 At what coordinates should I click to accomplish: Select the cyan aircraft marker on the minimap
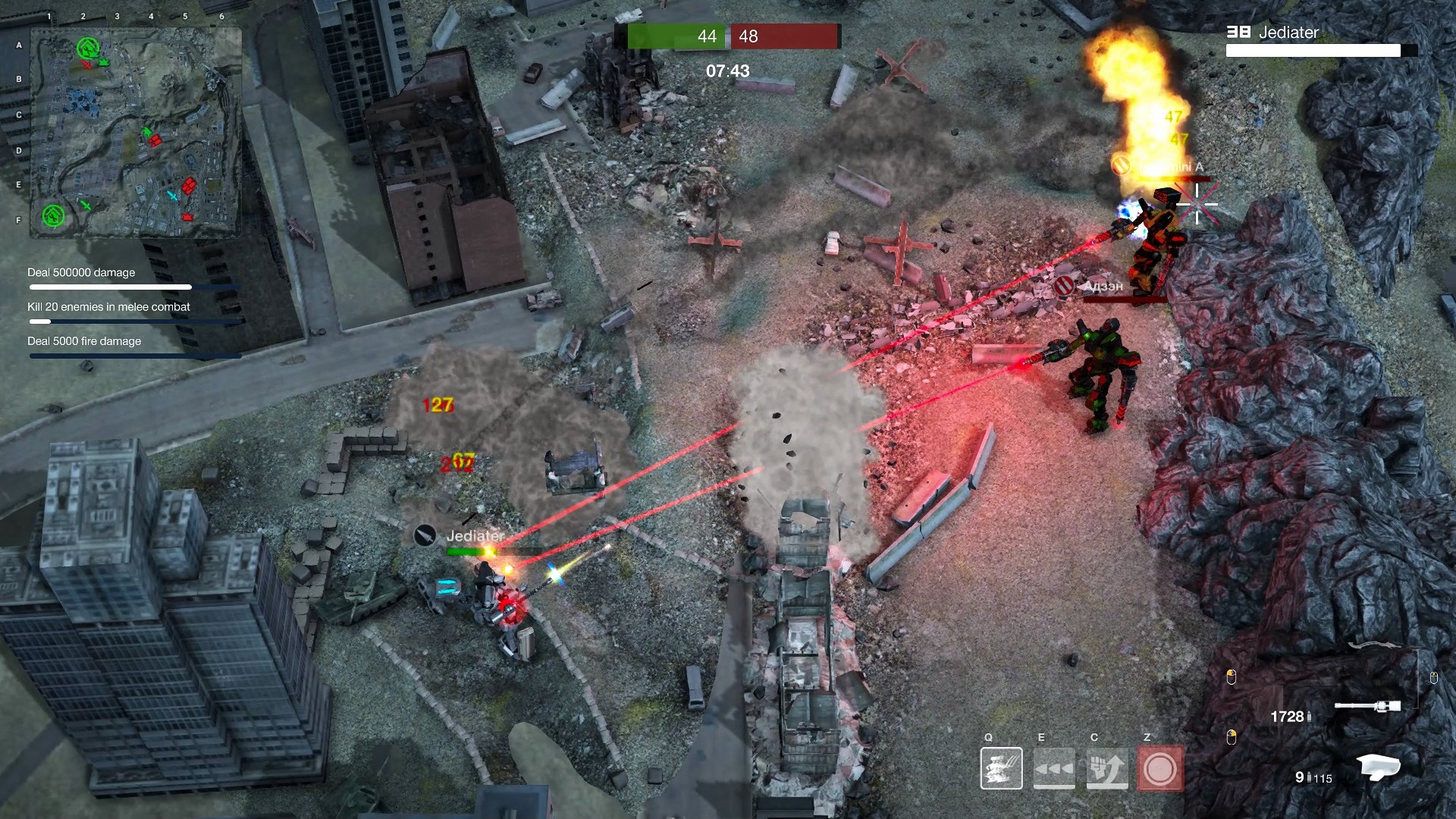173,195
